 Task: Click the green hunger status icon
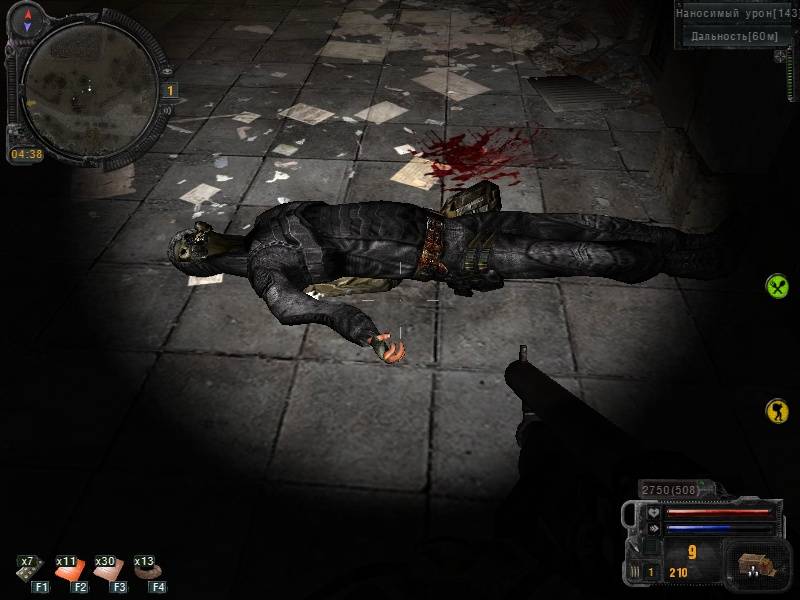(777, 287)
